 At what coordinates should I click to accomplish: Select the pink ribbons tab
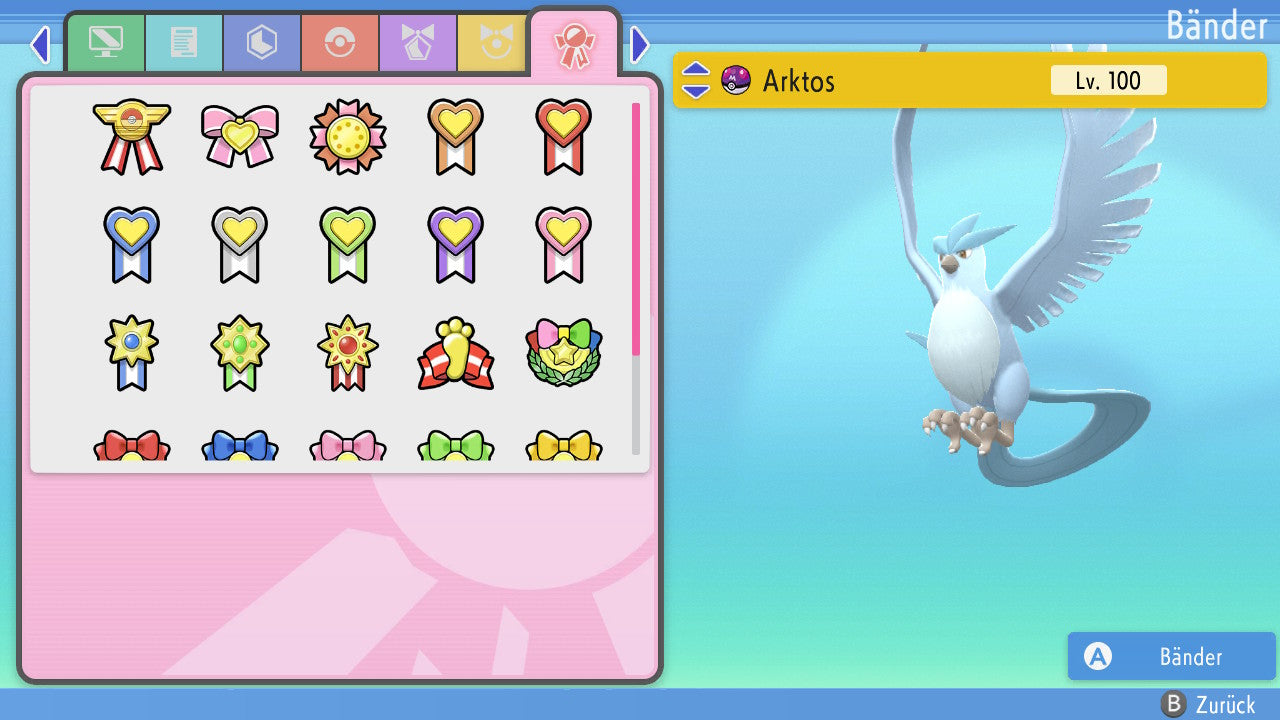[x=574, y=43]
